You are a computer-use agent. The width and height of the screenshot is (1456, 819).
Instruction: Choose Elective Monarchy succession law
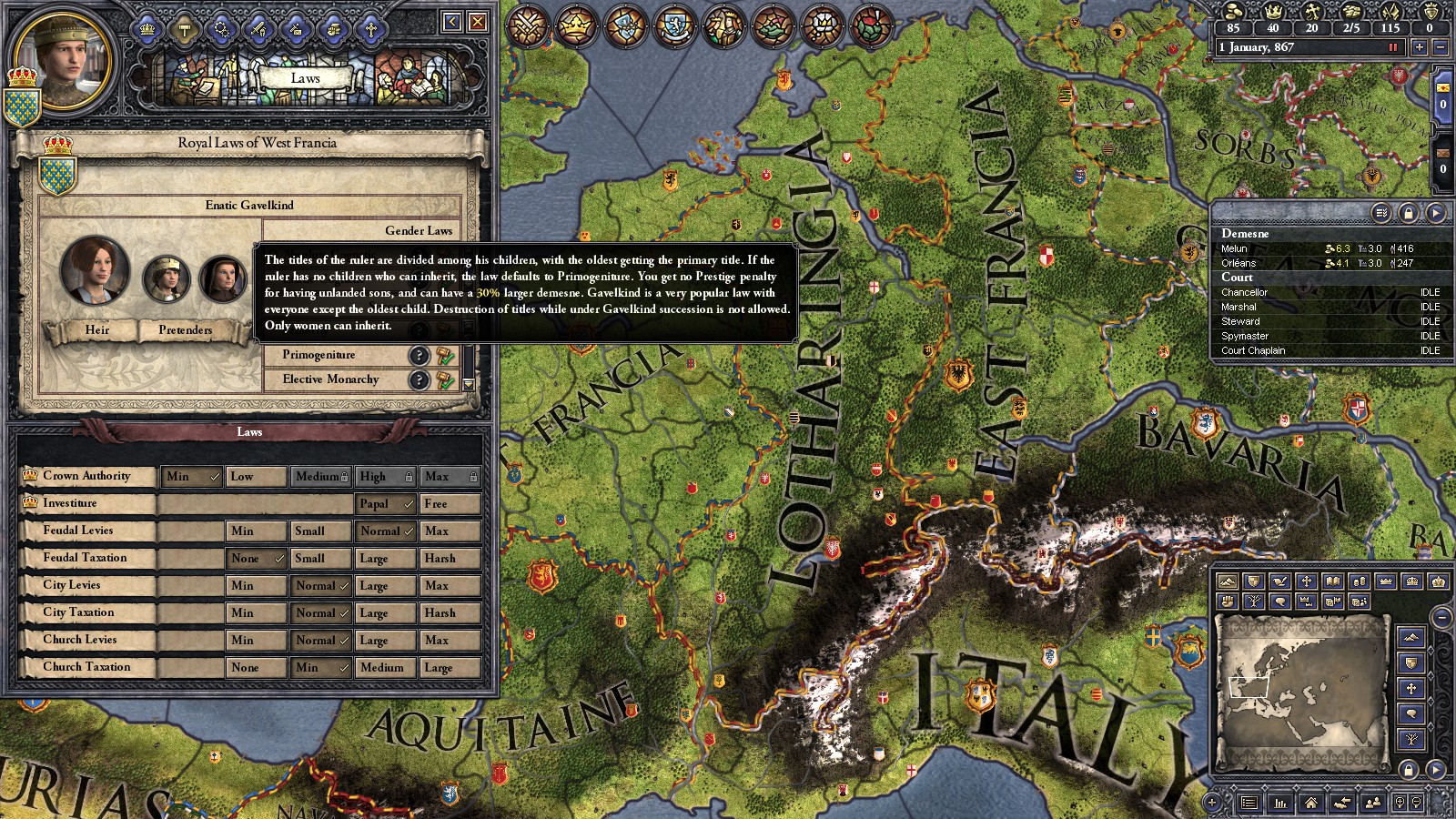point(330,379)
